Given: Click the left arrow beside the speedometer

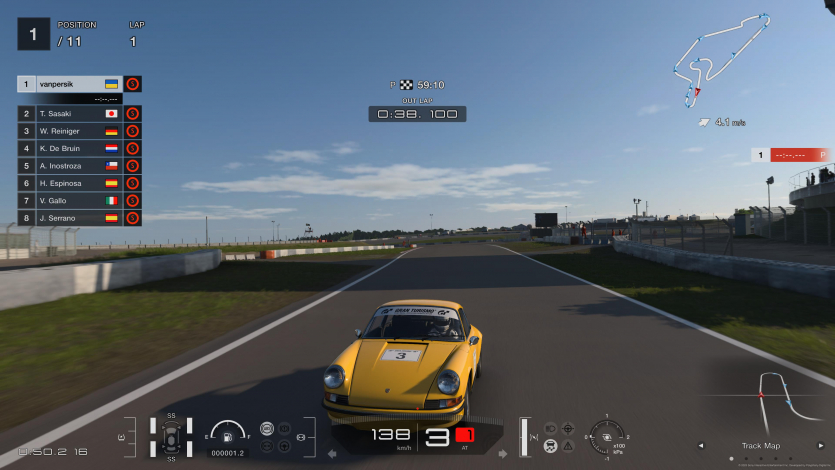Looking at the screenshot, I should click(x=332, y=453).
